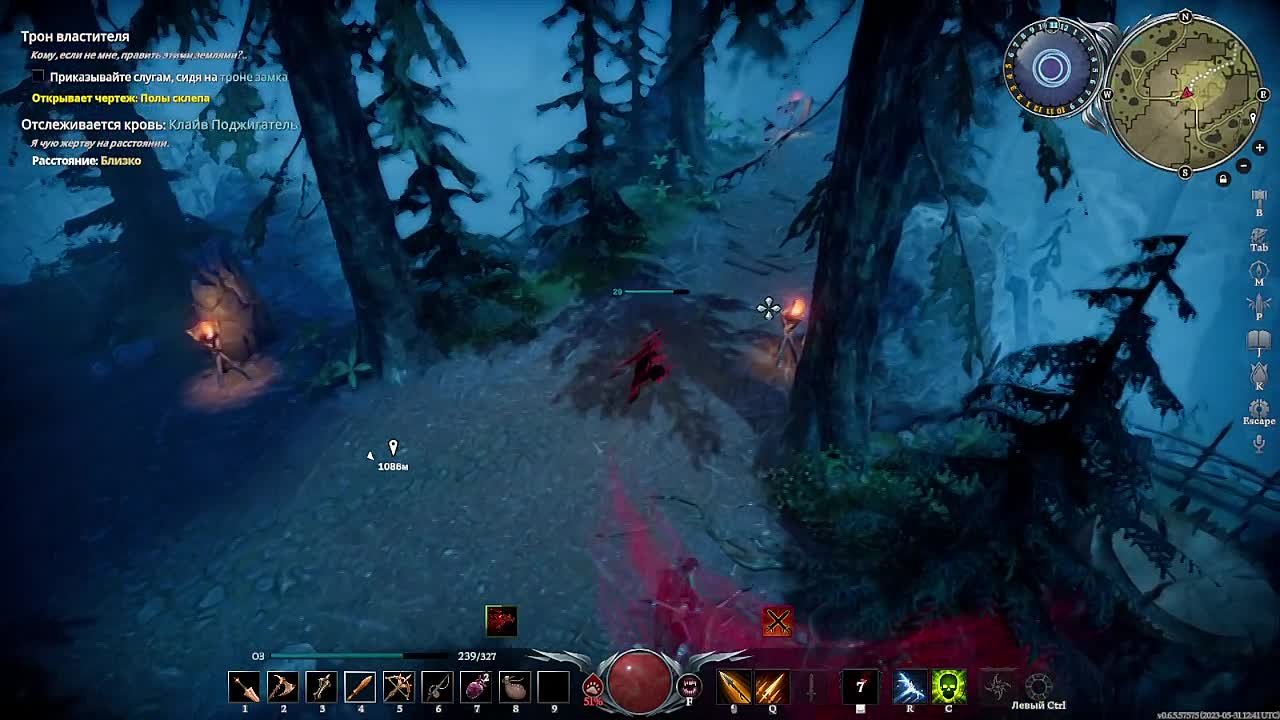Cast the green skull spell

click(949, 687)
